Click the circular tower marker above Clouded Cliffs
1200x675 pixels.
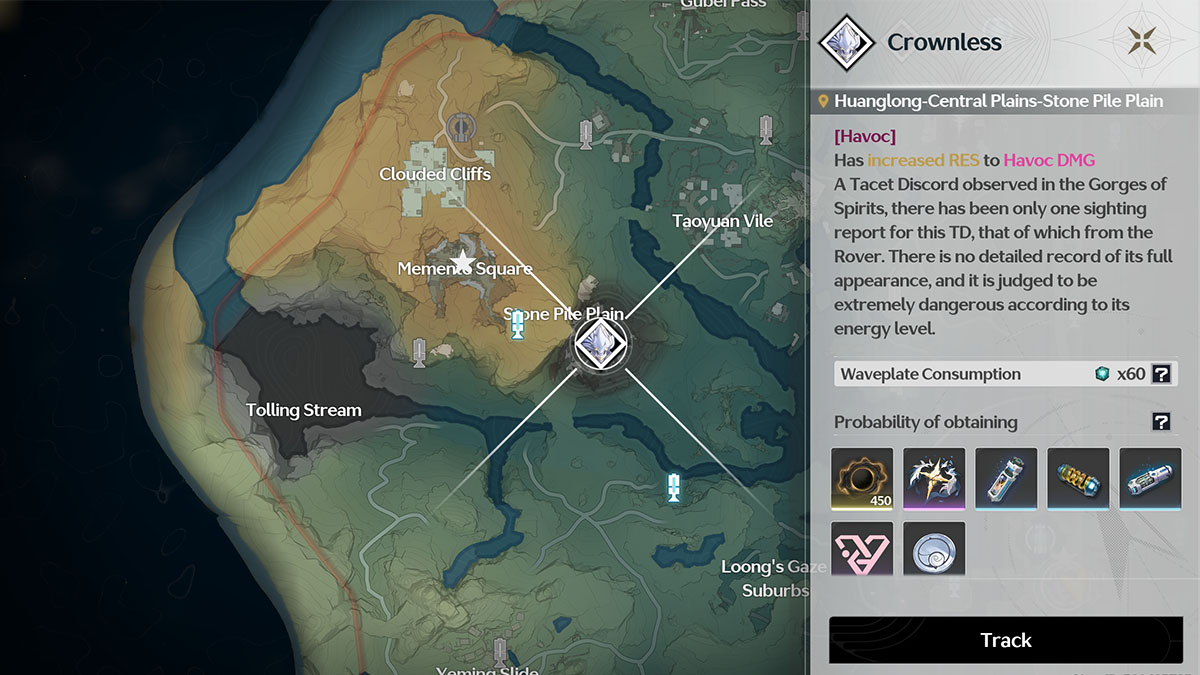[x=460, y=127]
